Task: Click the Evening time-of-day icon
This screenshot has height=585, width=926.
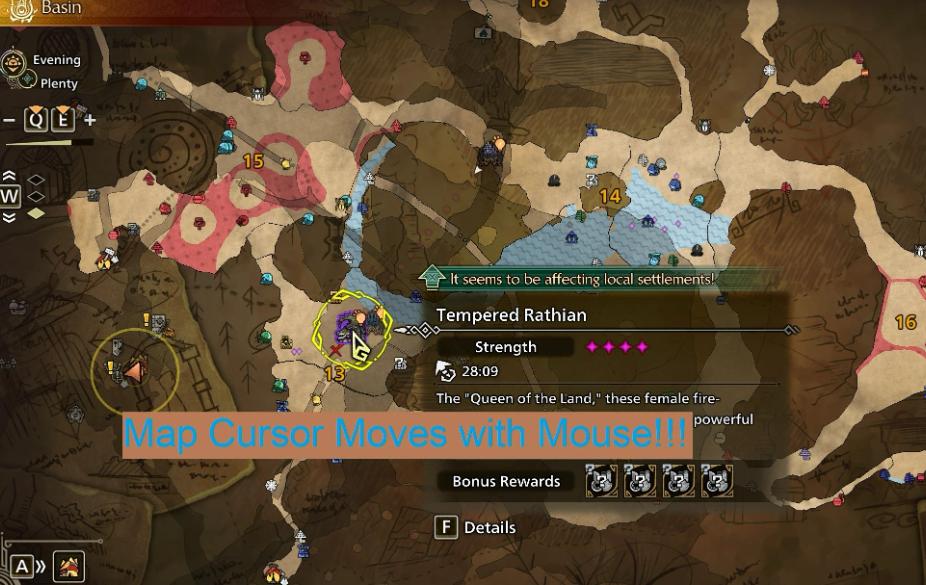Action: click(15, 62)
